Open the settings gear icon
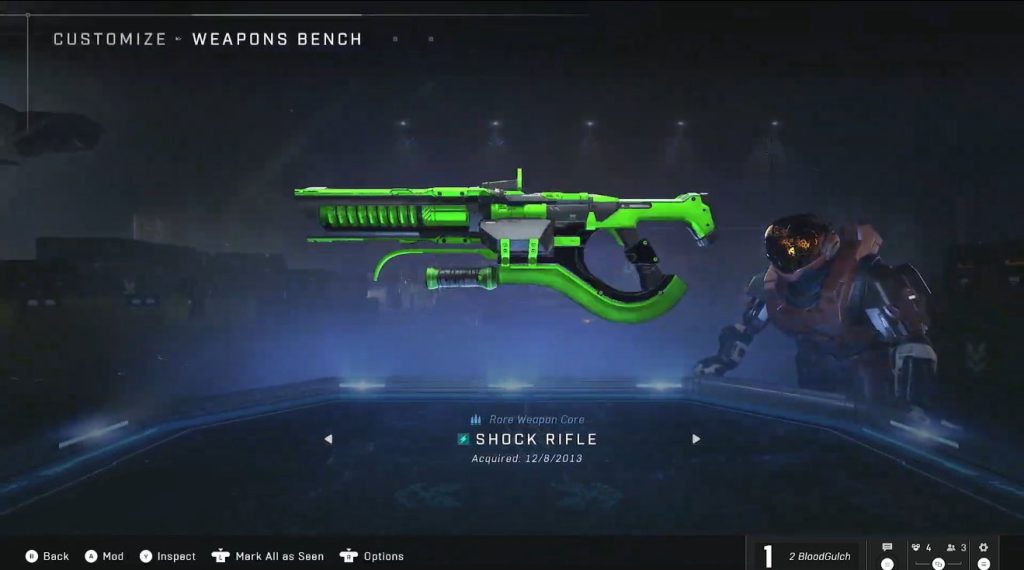Screen dimensions: 1024x570 tap(983, 548)
